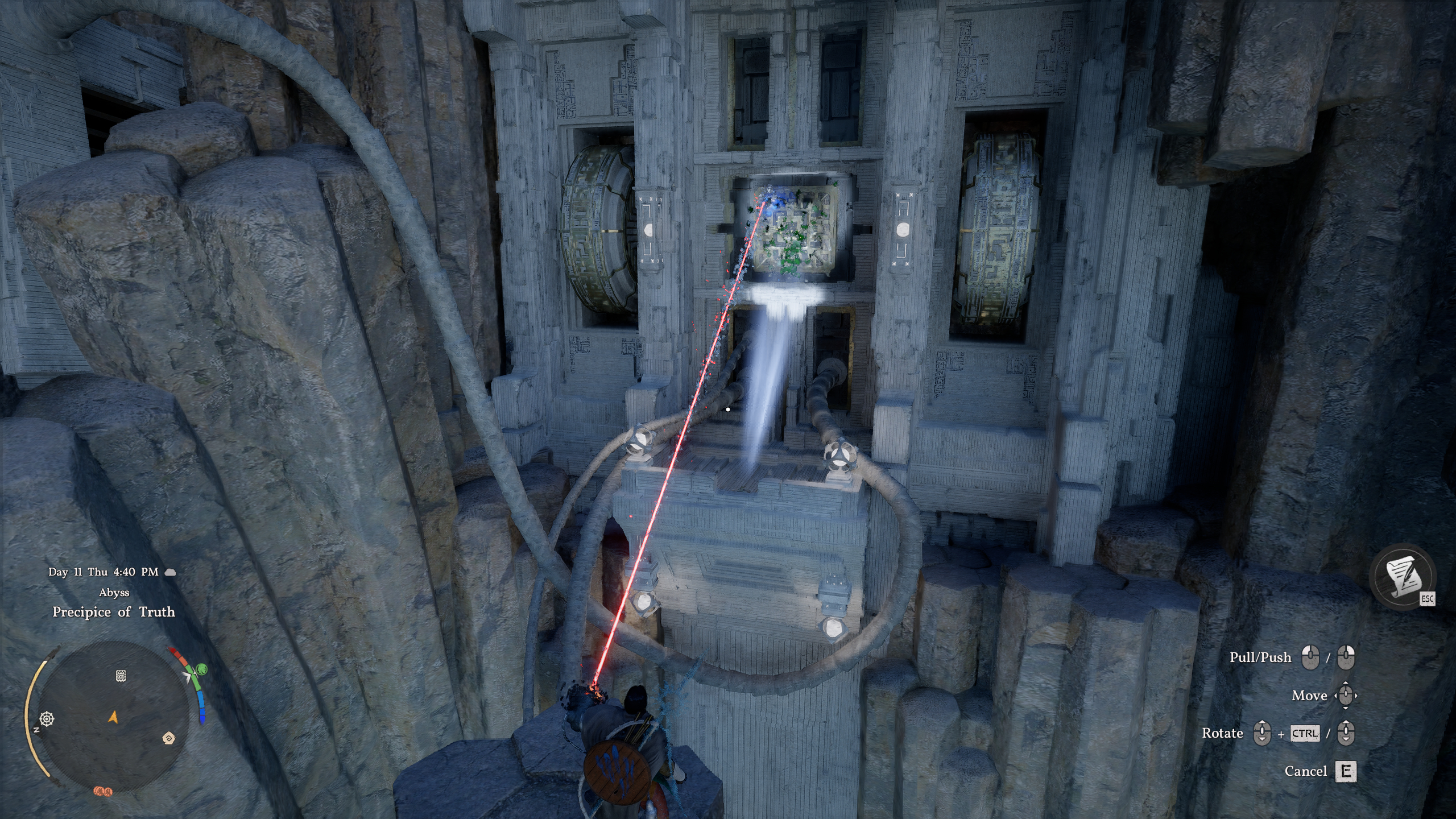Select the gear-shaped shrine marker on the minimap
Screen dimensions: 1456x819
pos(47,719)
